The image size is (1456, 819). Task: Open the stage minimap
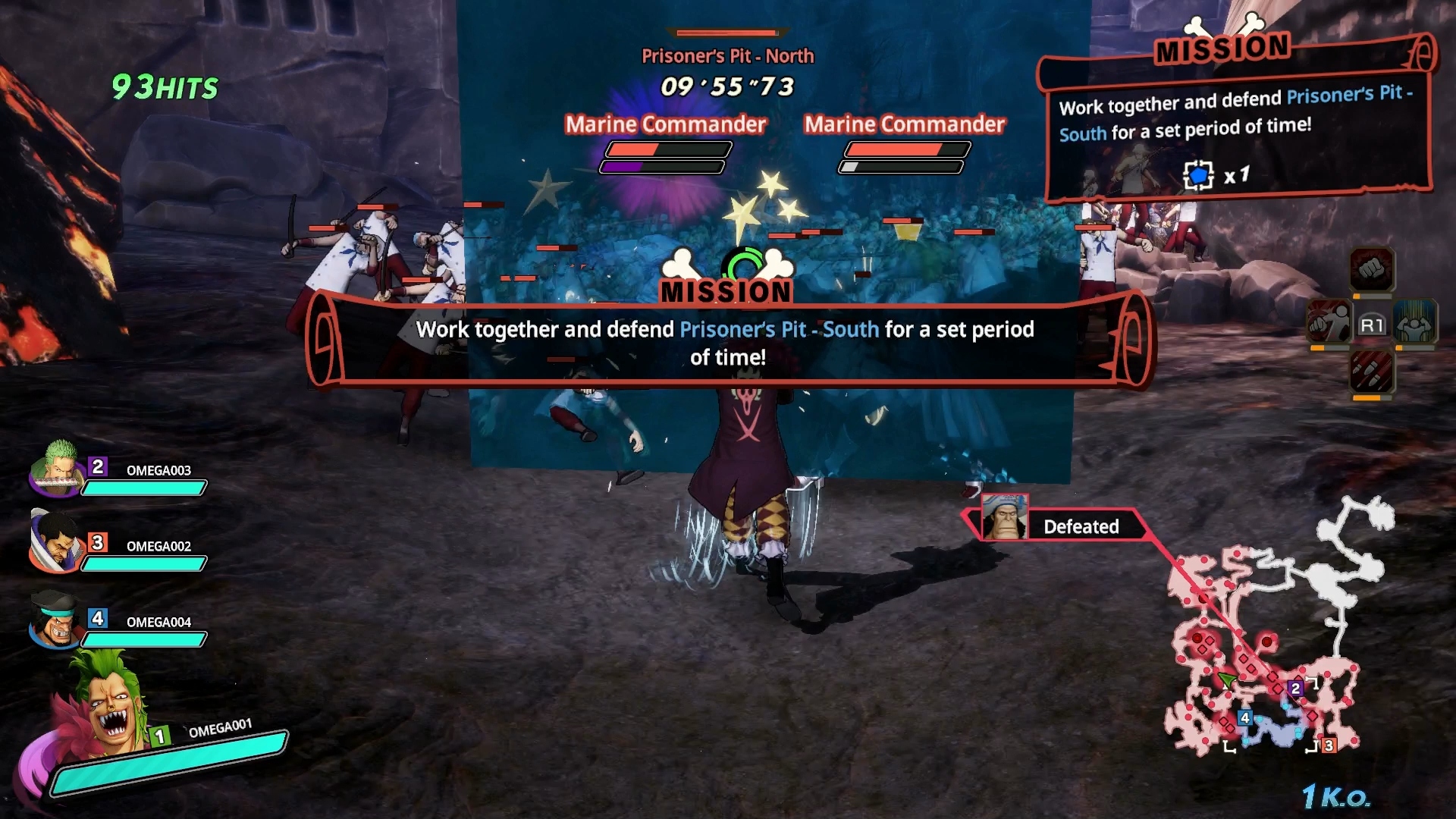click(1274, 637)
